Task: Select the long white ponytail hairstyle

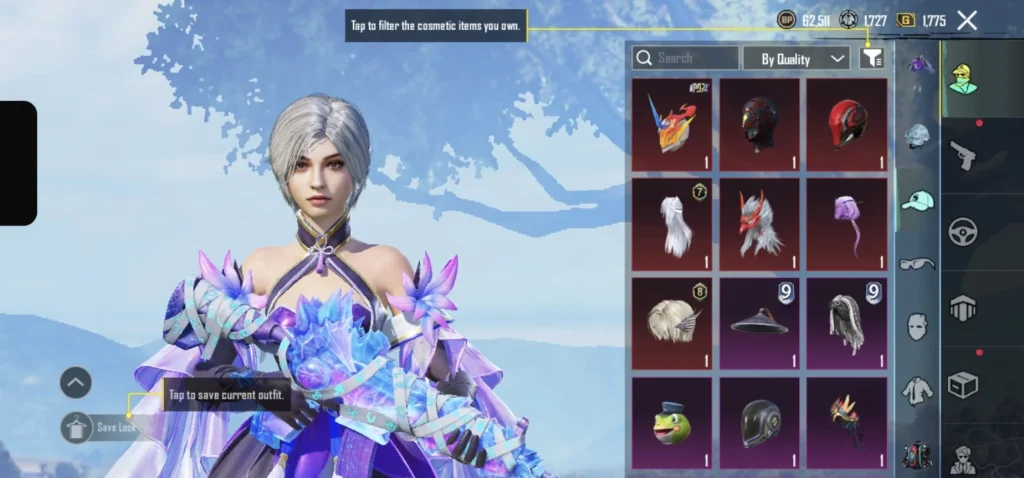Action: (672, 224)
